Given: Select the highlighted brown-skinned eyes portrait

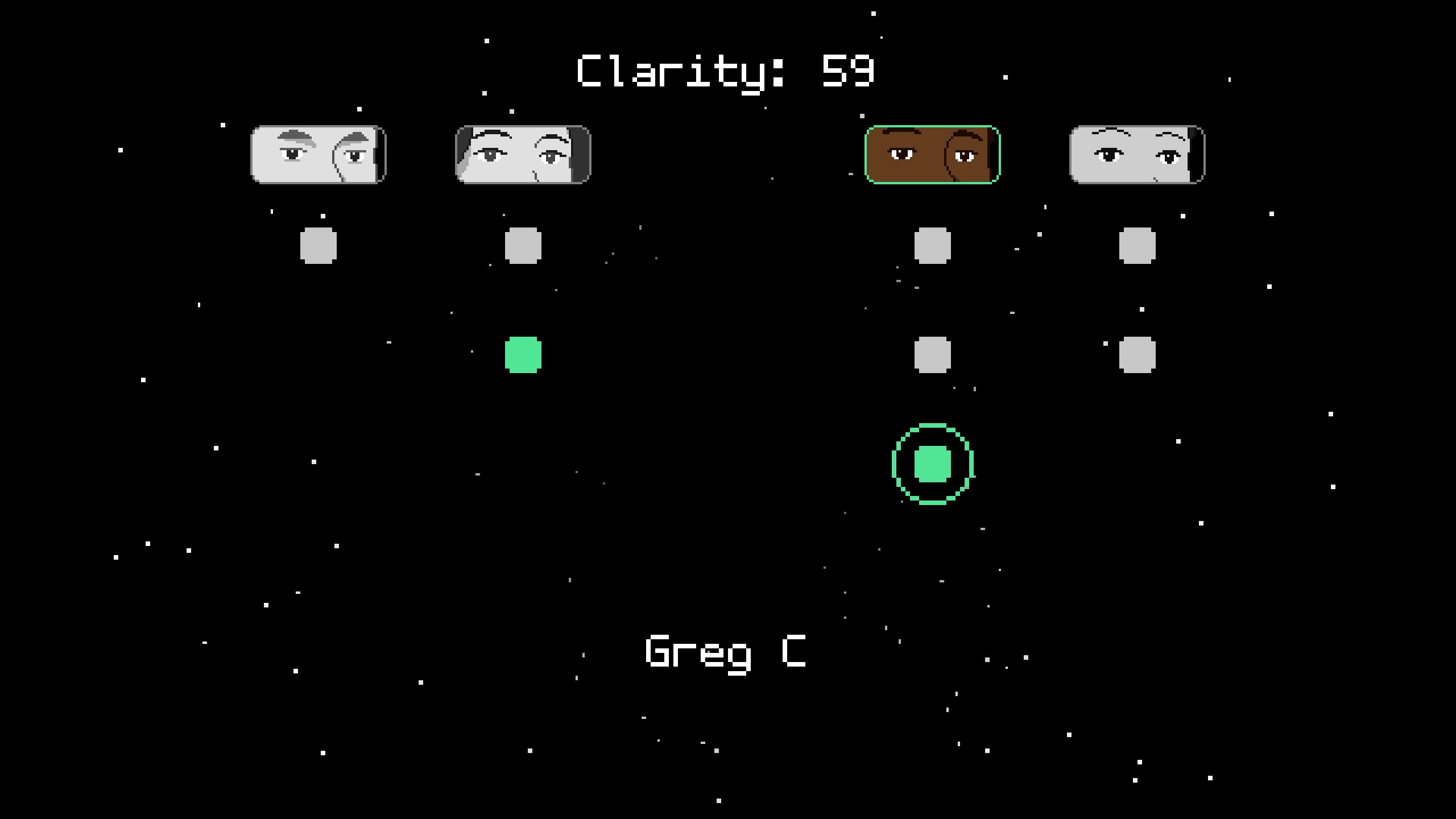Looking at the screenshot, I should pos(932,155).
